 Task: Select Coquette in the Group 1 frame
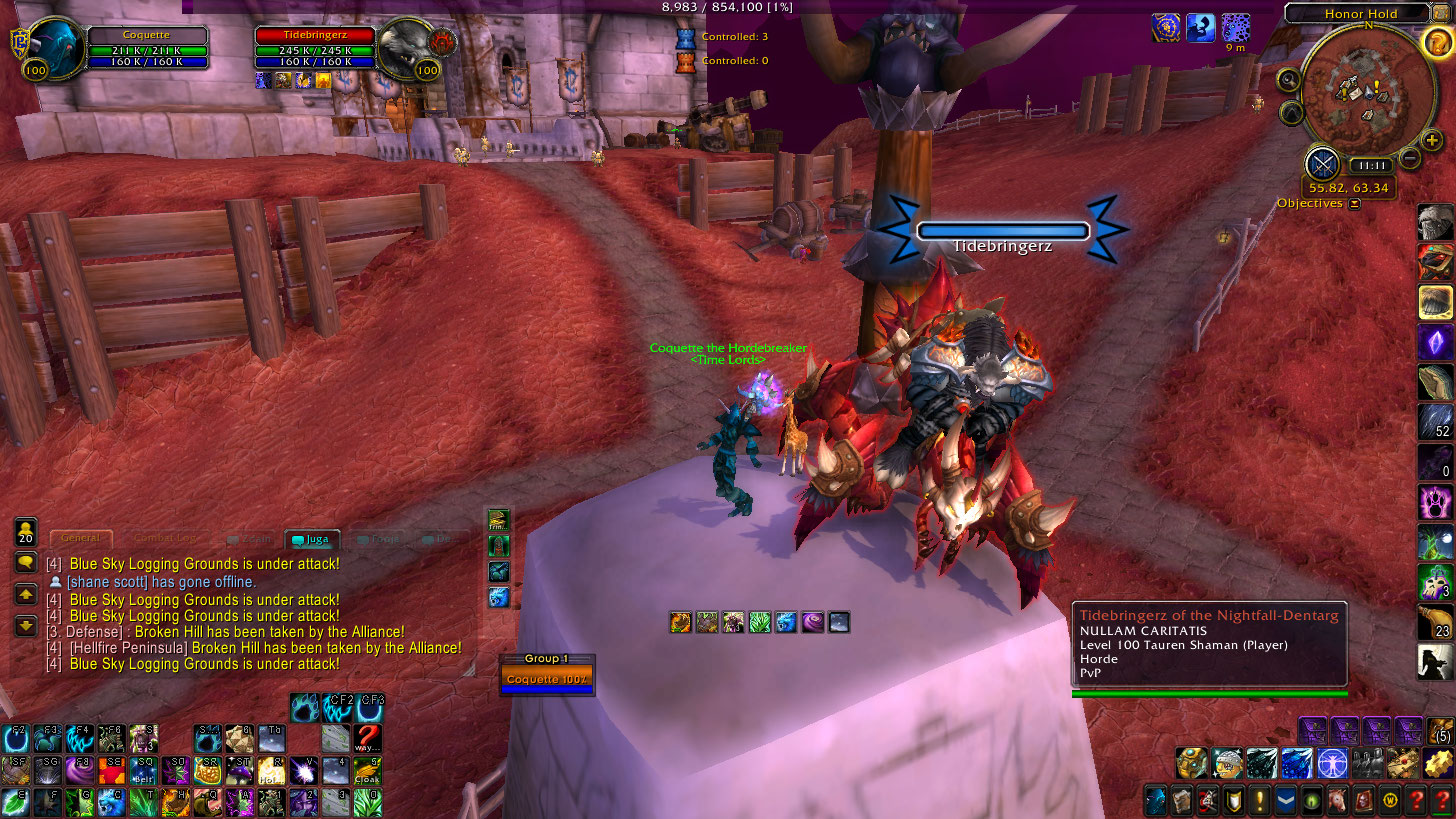click(x=547, y=680)
